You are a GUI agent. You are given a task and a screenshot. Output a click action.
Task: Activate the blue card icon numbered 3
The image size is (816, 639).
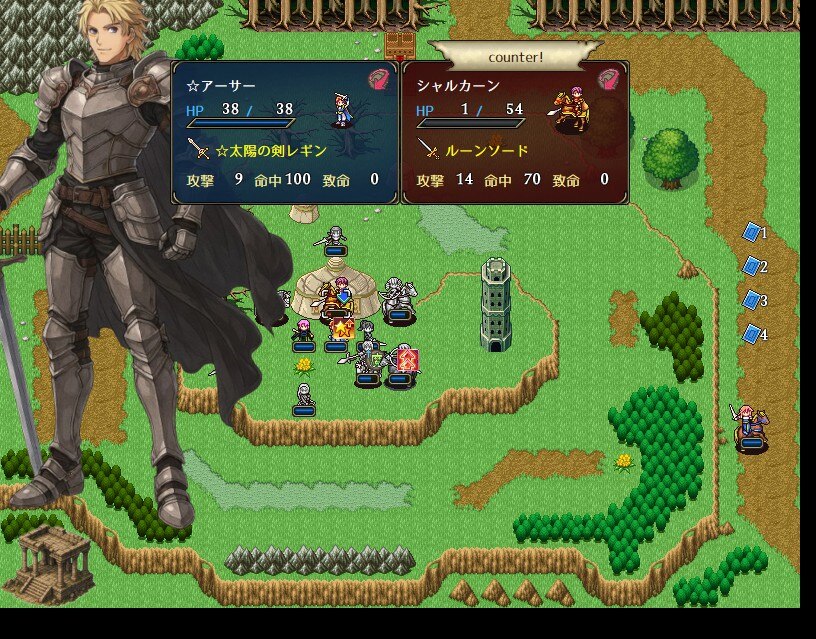point(752,300)
